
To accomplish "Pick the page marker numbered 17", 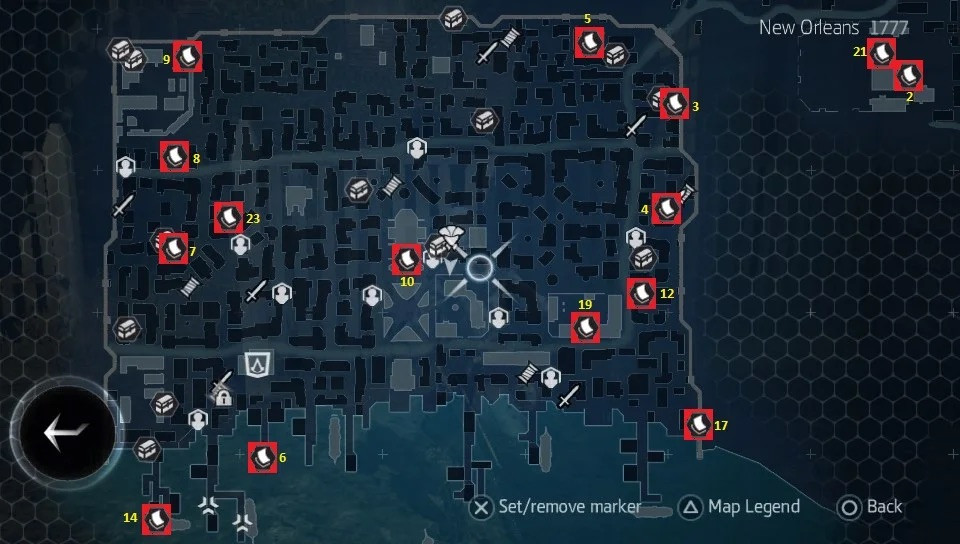I will [x=697, y=424].
